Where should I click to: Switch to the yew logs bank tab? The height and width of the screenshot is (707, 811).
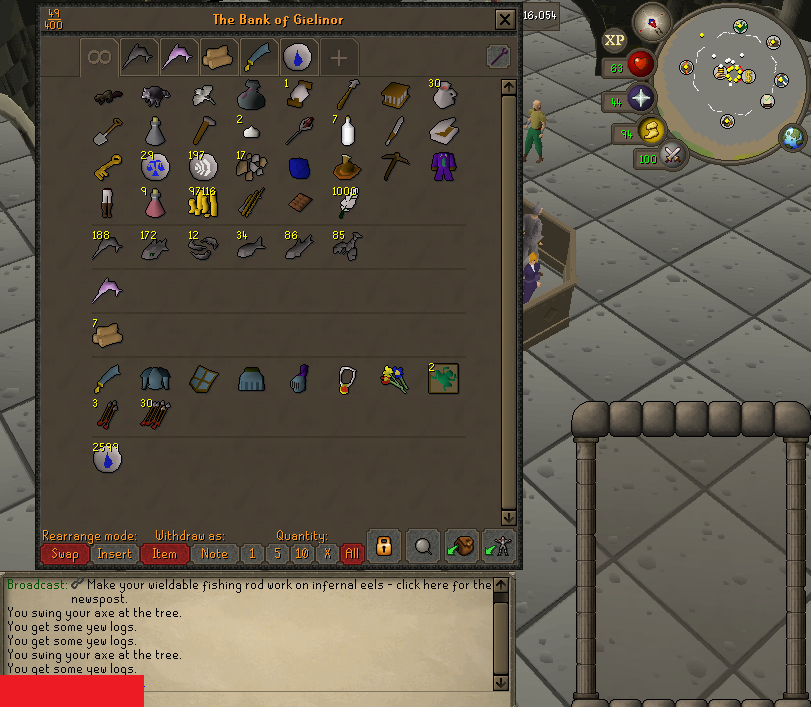coord(218,57)
